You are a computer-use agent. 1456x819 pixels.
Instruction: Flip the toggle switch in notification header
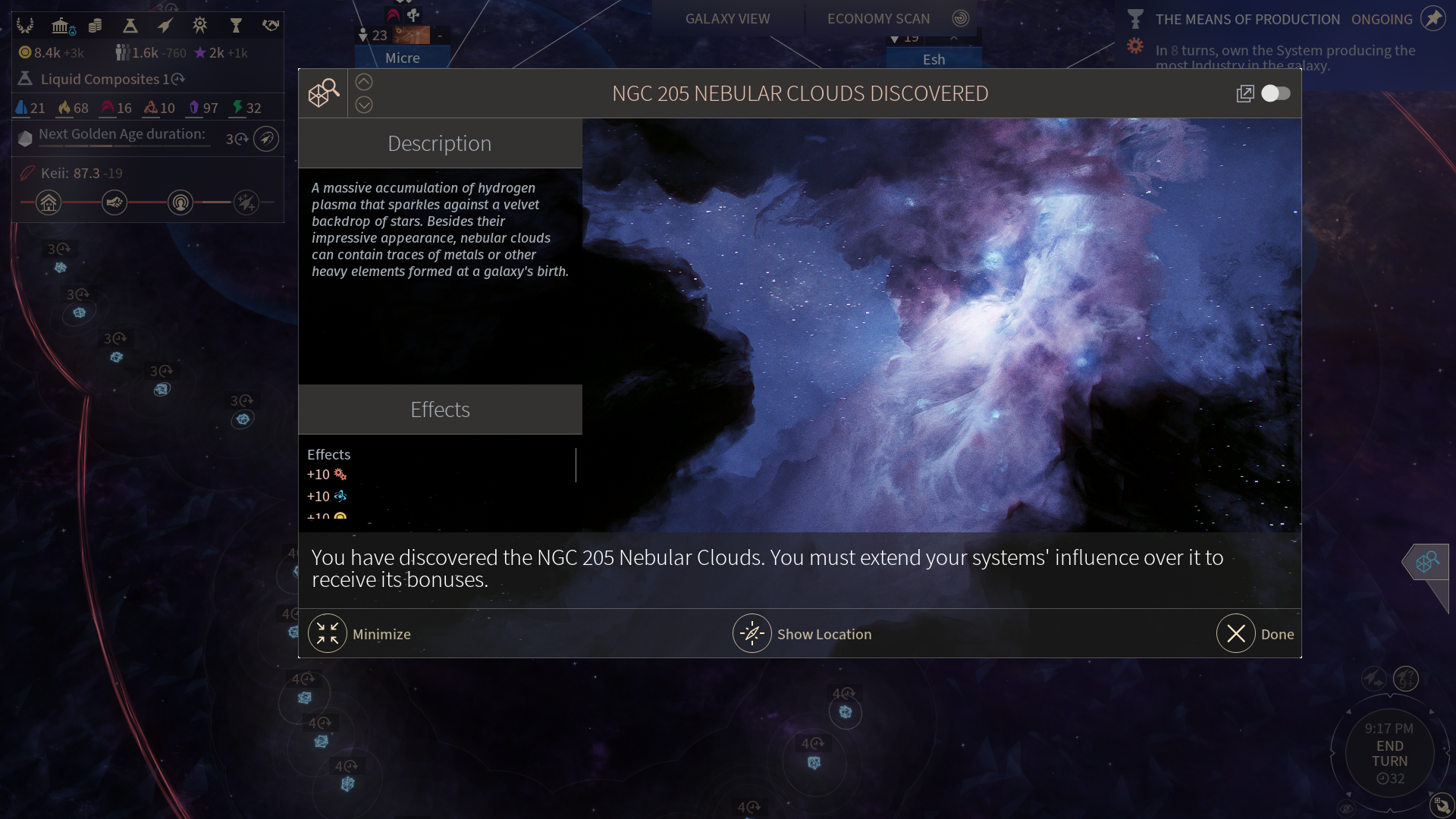coord(1276,93)
